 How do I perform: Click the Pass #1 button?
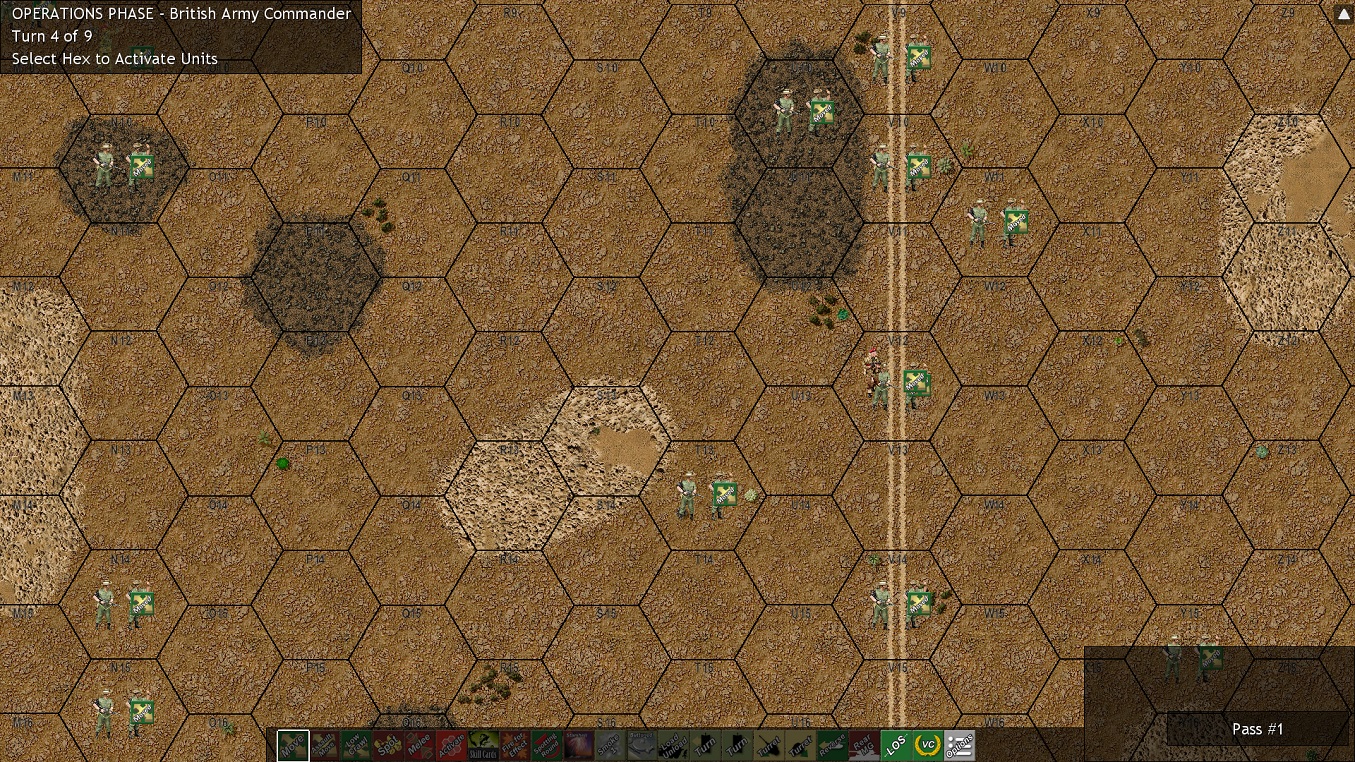tap(1257, 729)
